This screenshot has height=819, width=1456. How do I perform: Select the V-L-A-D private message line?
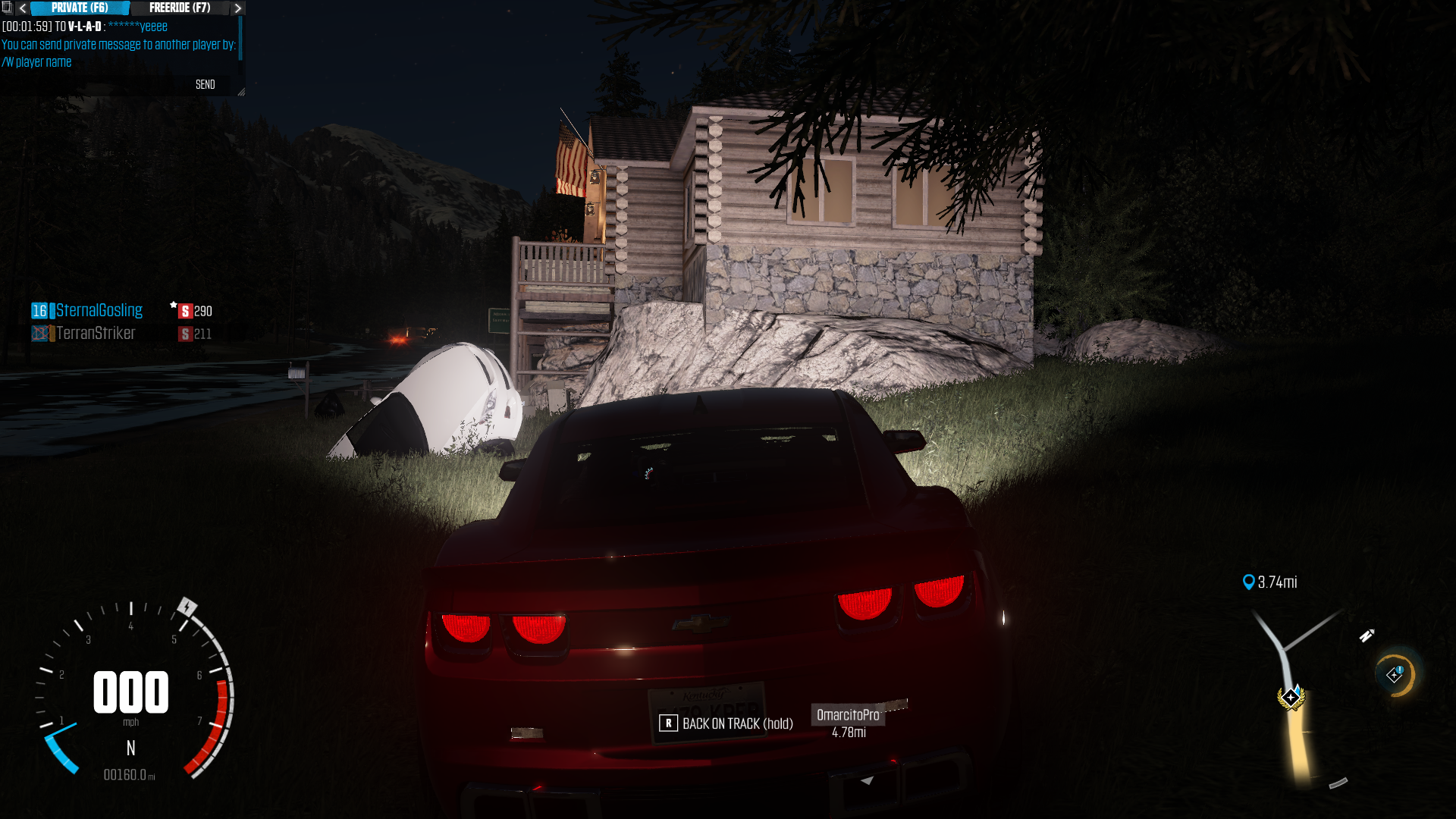pyautogui.click(x=85, y=27)
